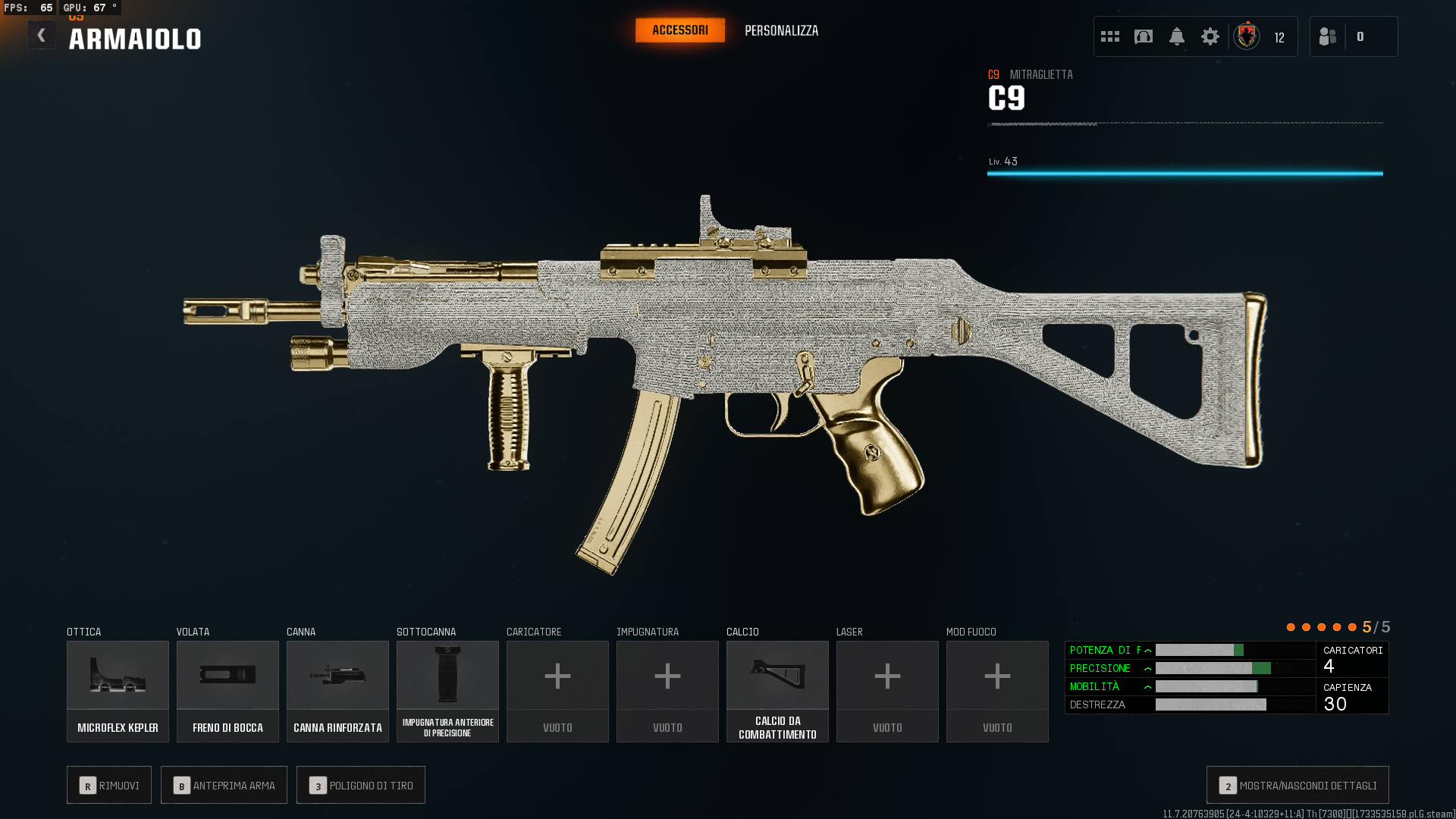Viewport: 1456px width, 819px height.
Task: Click the Rimuovi button
Action: 109,785
